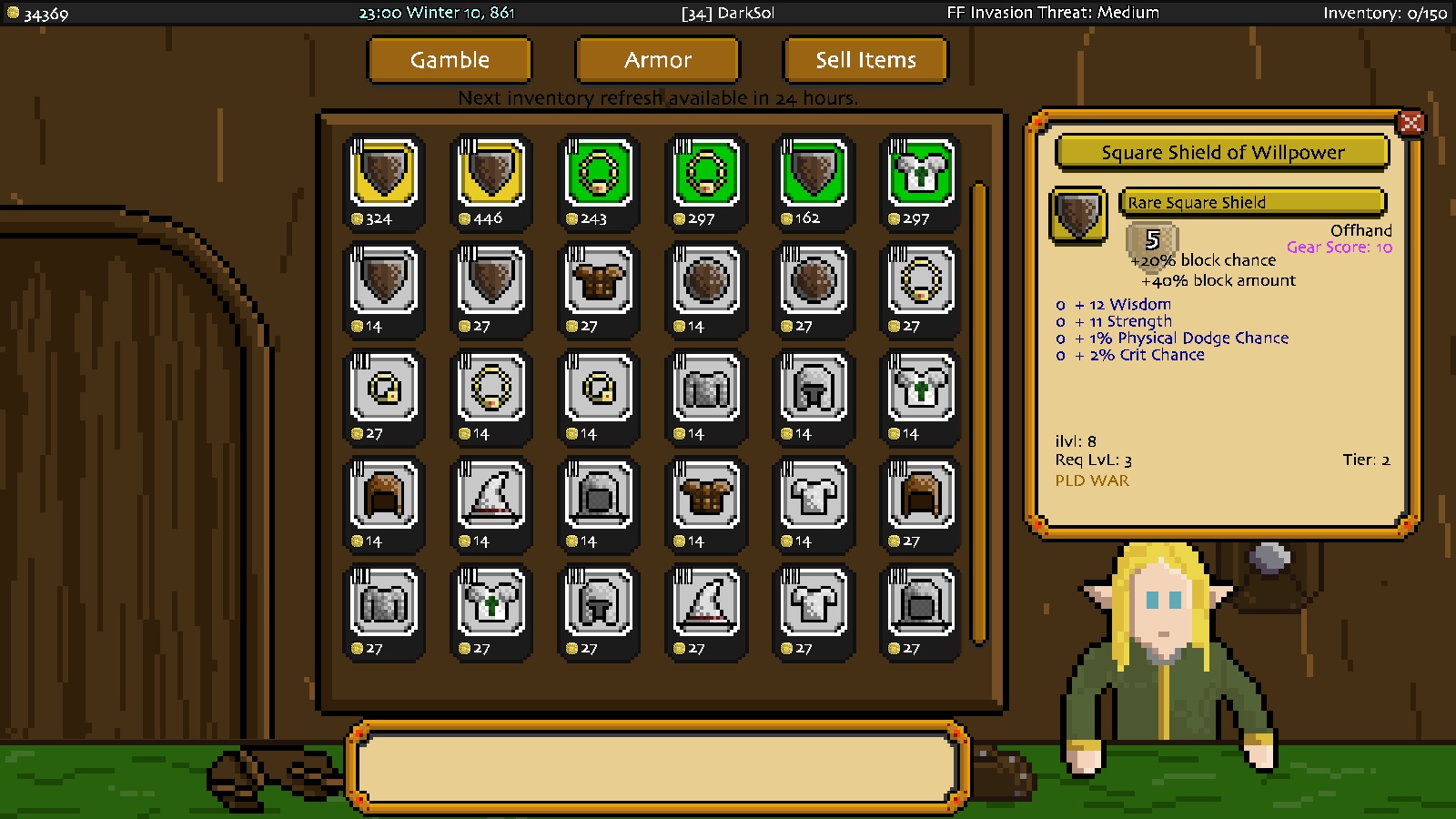Select the chainmail shirt priced 27 gold
Image resolution: width=1456 pixels, height=819 pixels.
point(384,610)
